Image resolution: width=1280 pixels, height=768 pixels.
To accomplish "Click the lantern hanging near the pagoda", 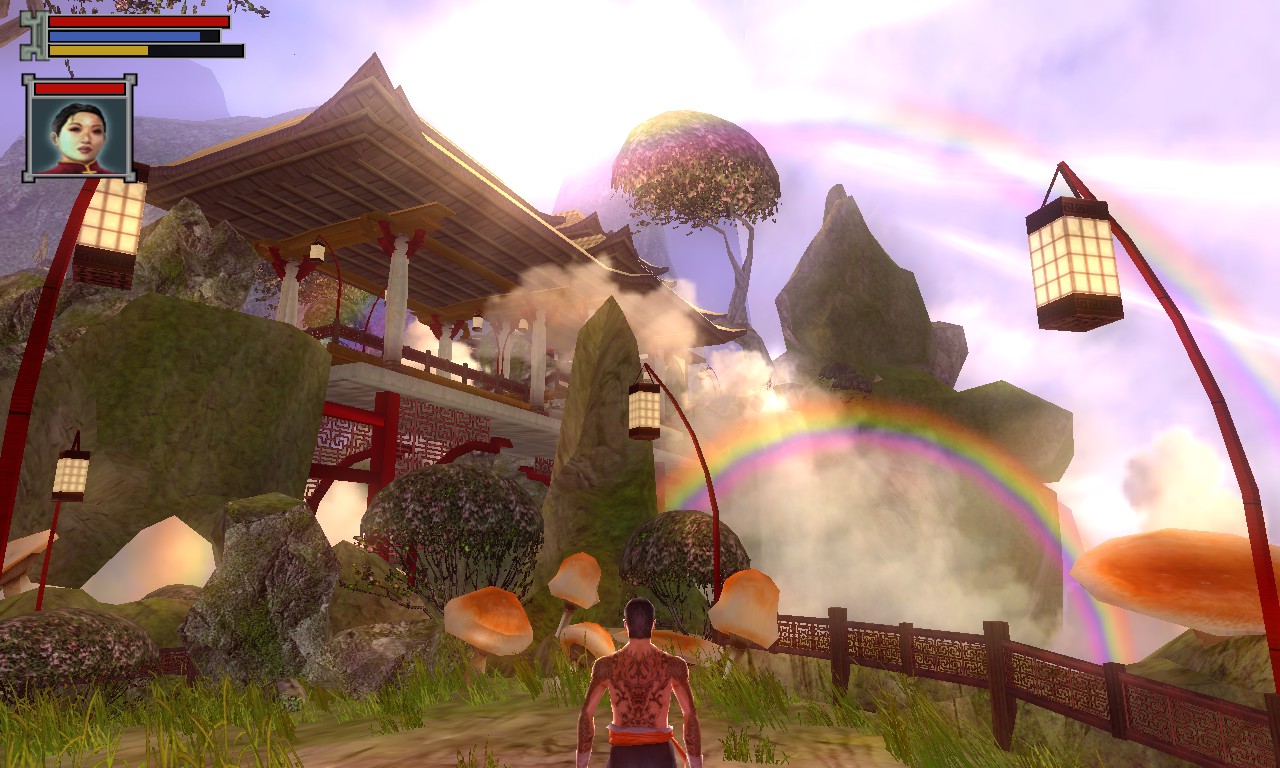I will tap(645, 410).
